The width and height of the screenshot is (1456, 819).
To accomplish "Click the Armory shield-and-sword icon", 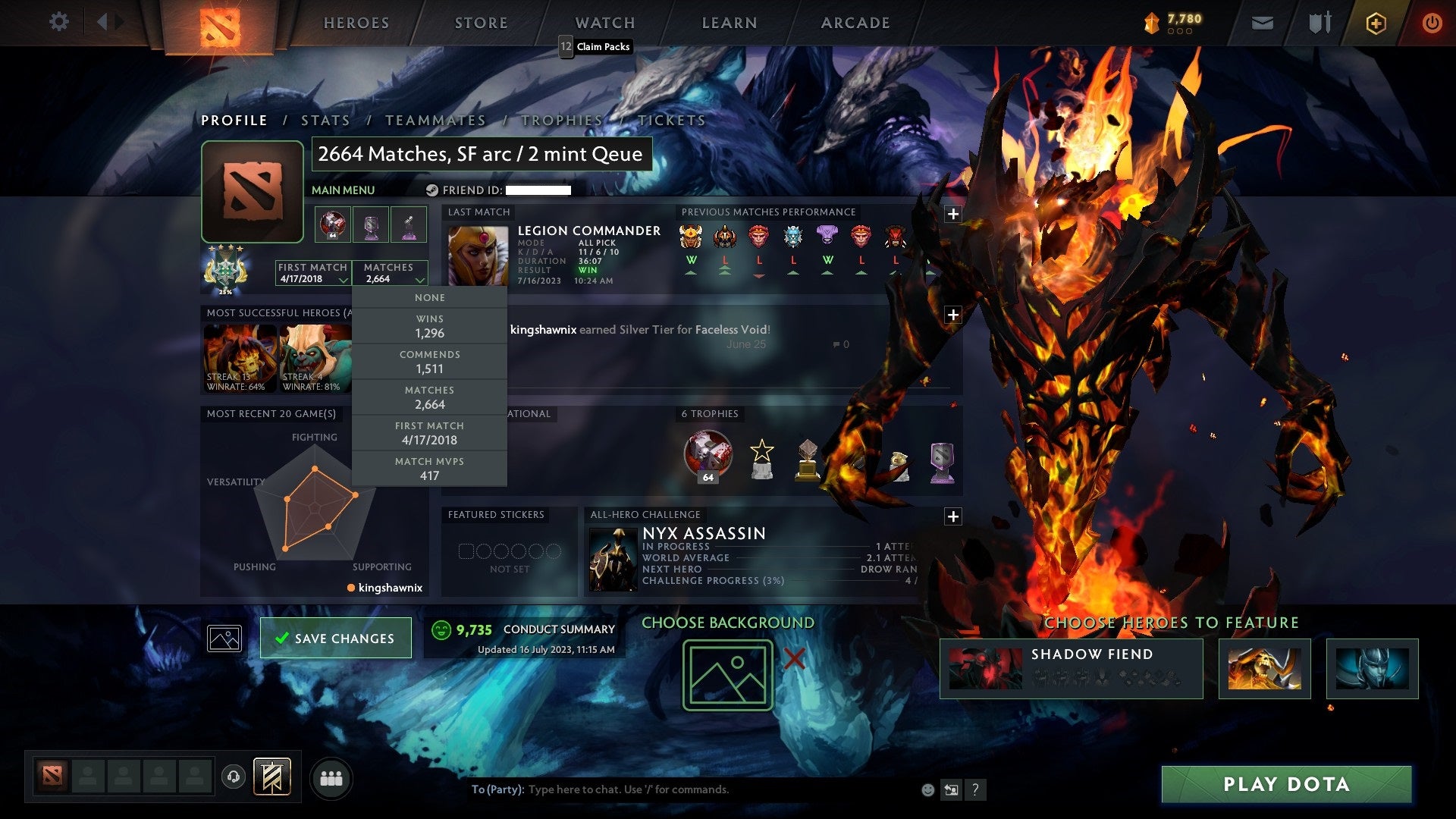I will (x=1319, y=23).
